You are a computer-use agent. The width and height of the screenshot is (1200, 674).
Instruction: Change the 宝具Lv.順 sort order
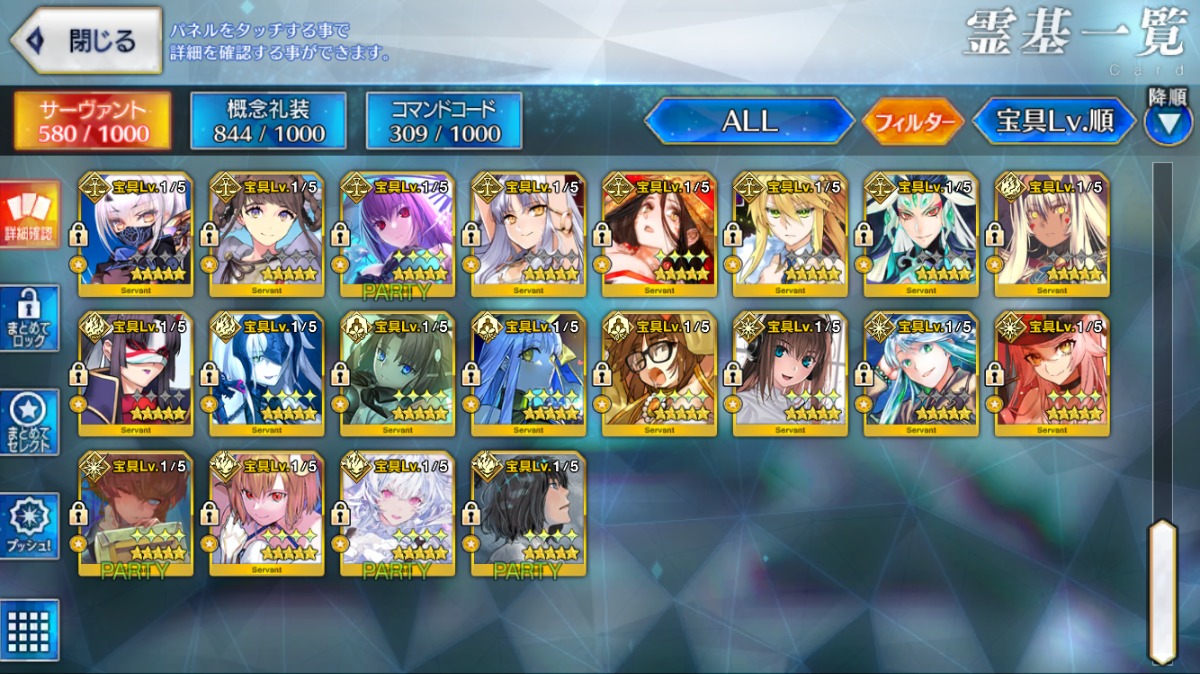click(1054, 121)
